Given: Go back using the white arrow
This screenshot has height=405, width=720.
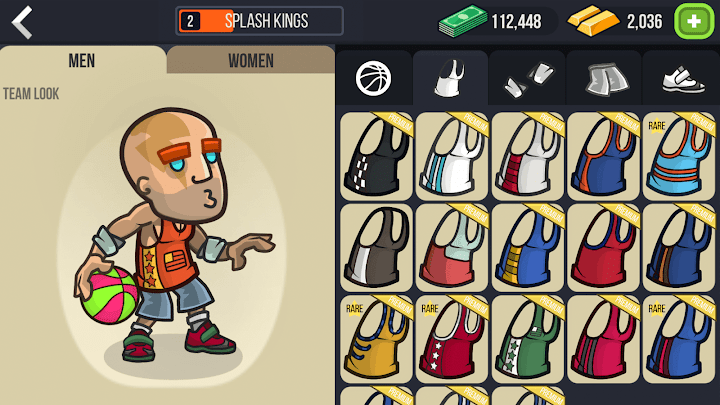Looking at the screenshot, I should (x=22, y=21).
